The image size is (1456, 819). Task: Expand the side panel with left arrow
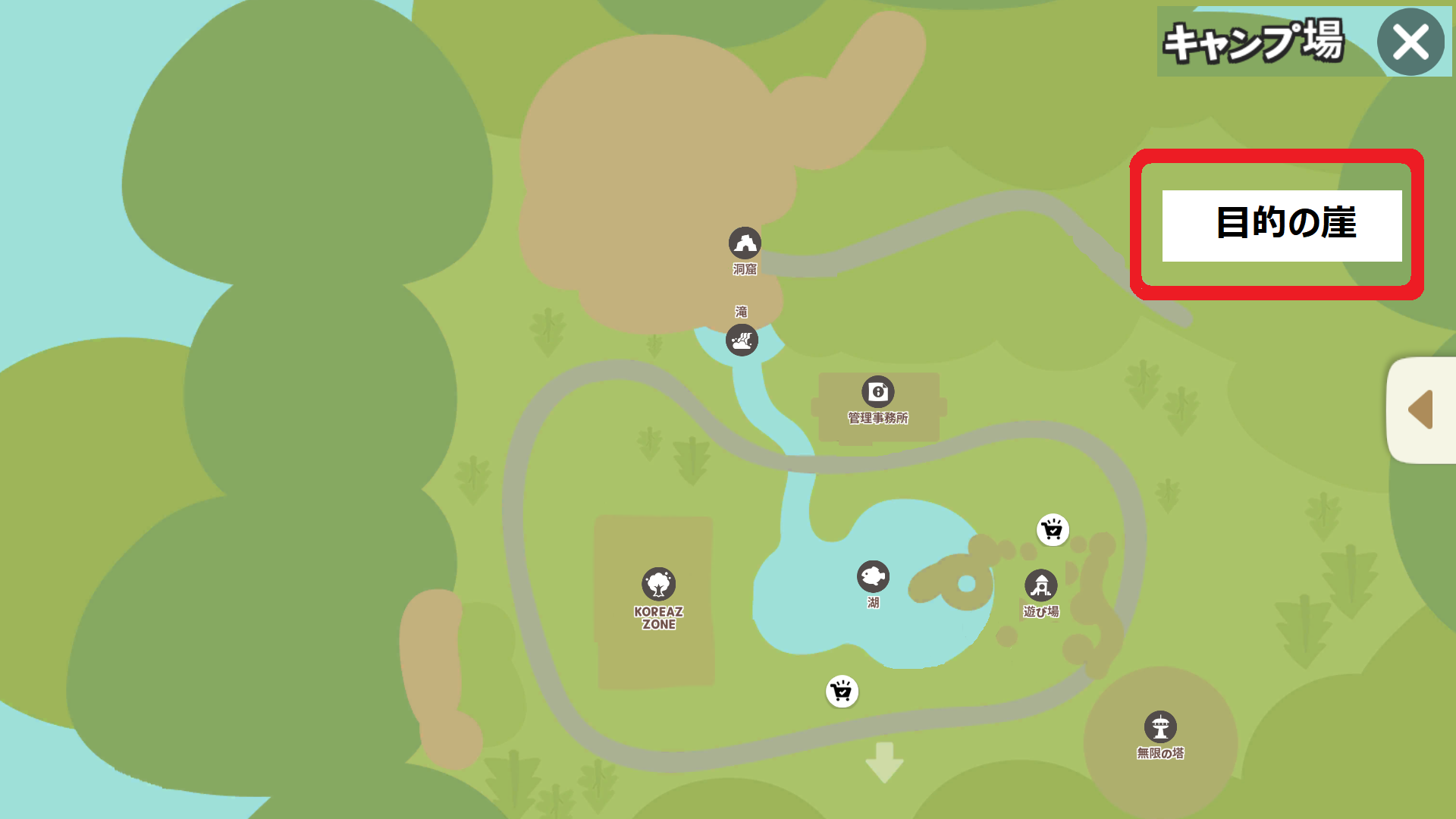click(1421, 409)
